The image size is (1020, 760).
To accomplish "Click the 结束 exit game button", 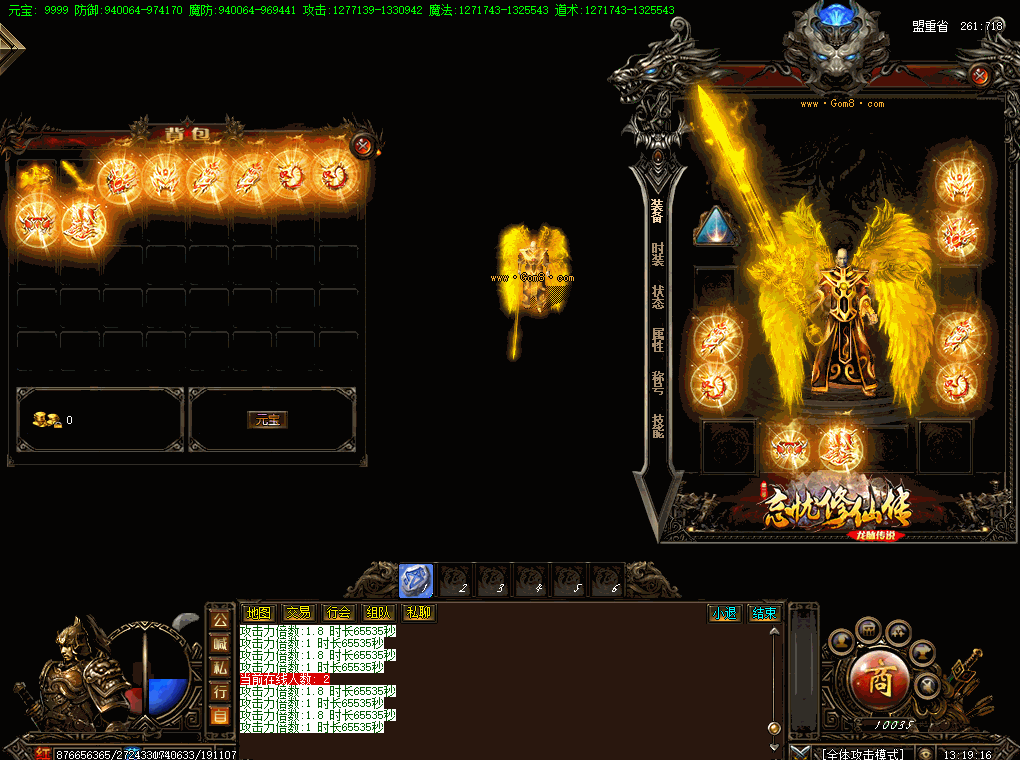I will (x=764, y=613).
